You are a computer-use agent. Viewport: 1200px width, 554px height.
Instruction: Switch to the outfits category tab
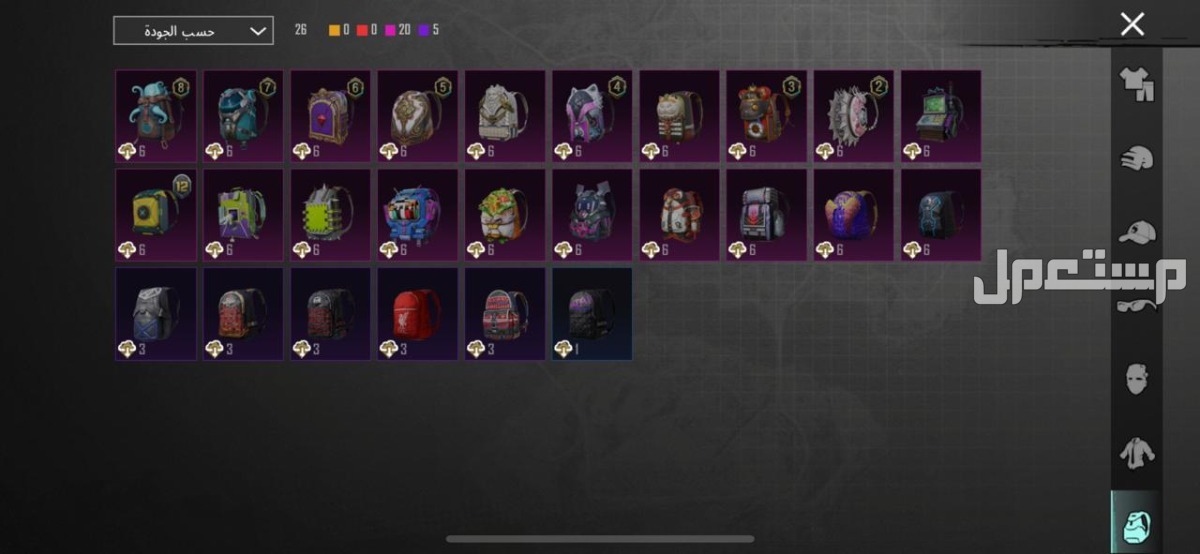(1136, 83)
